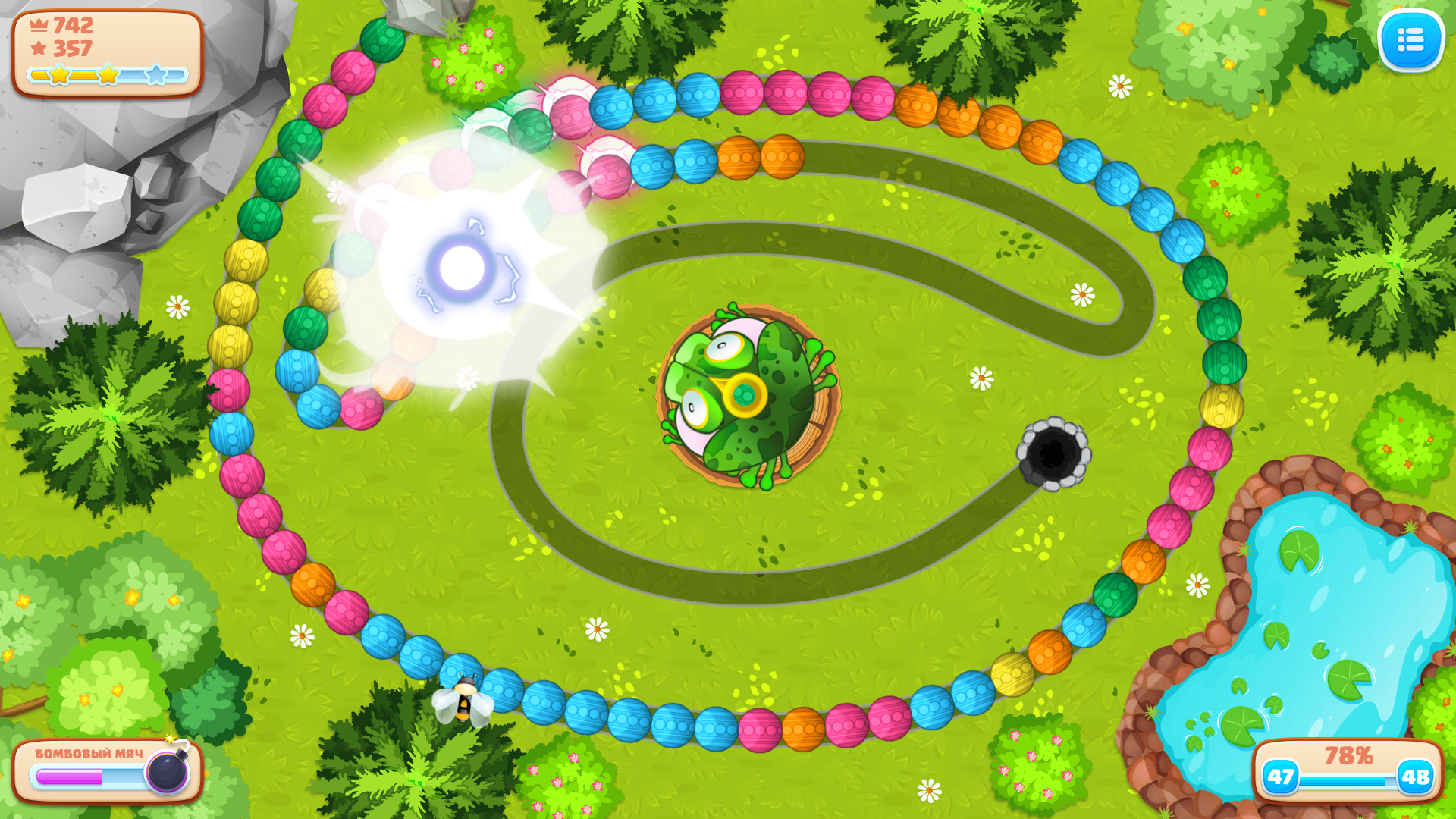This screenshot has width=1456, height=819.
Task: Select the rightmost star on the progress bar
Action: click(156, 74)
